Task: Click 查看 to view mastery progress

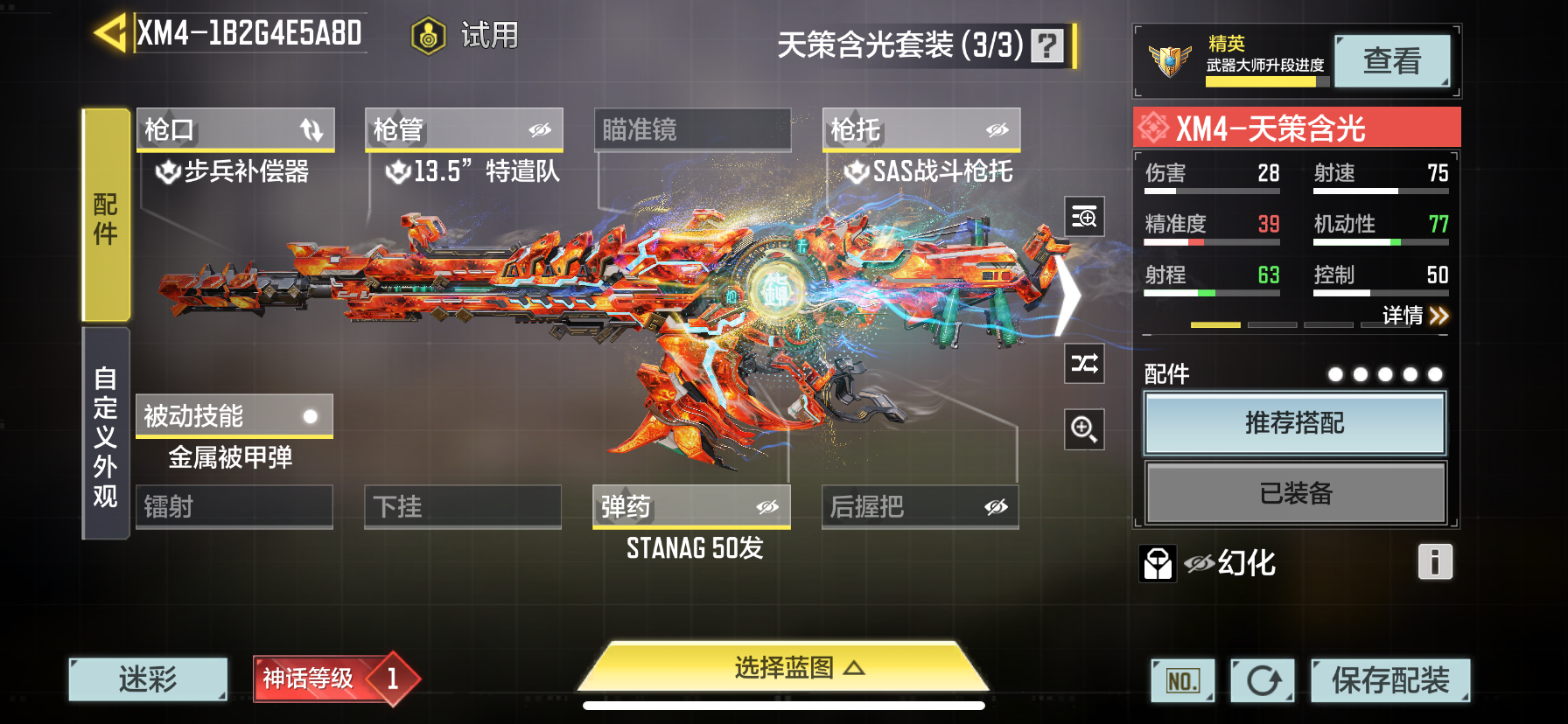Action: click(x=1391, y=61)
